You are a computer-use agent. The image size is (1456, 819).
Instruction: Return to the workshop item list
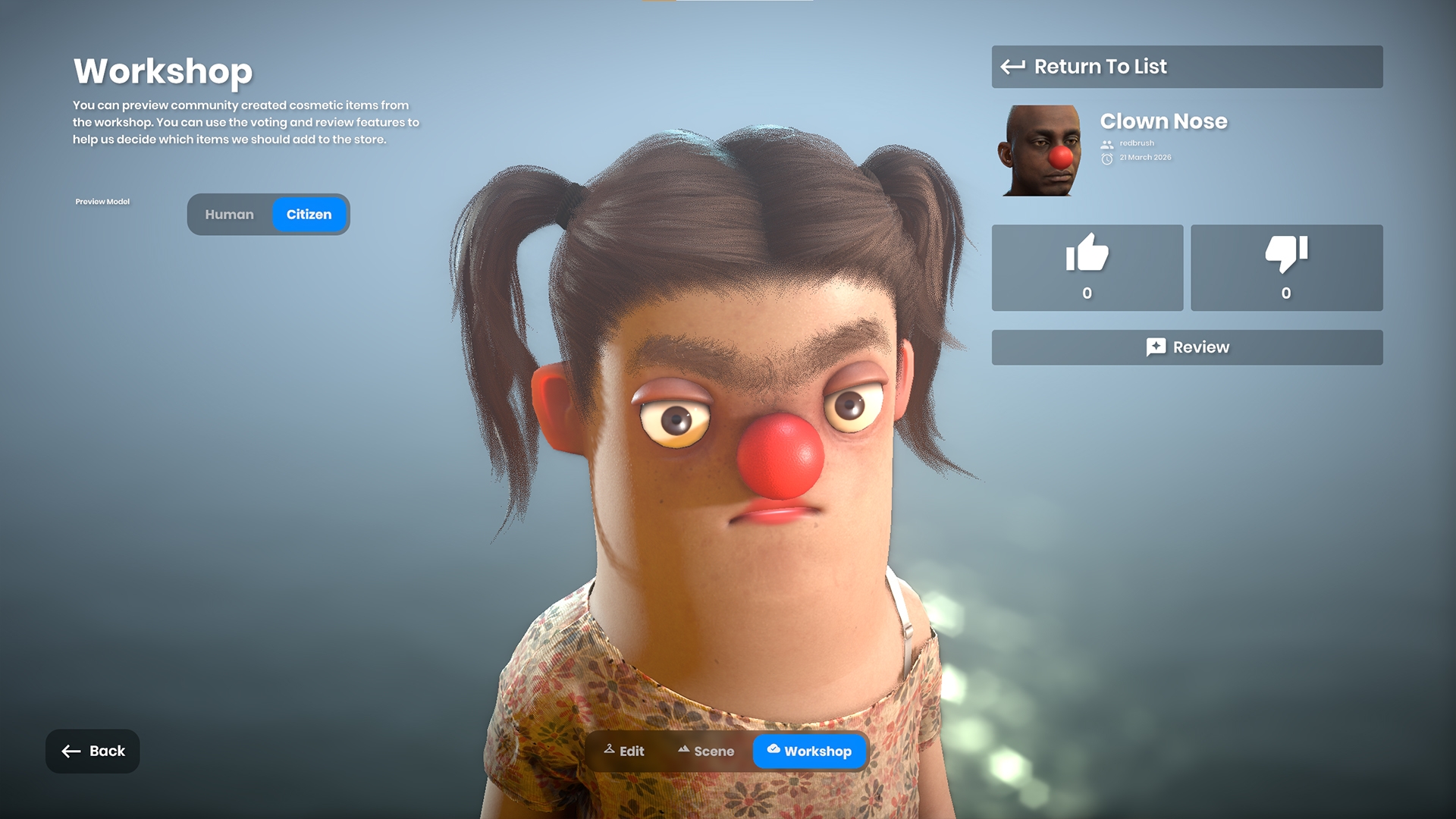(x=1186, y=67)
